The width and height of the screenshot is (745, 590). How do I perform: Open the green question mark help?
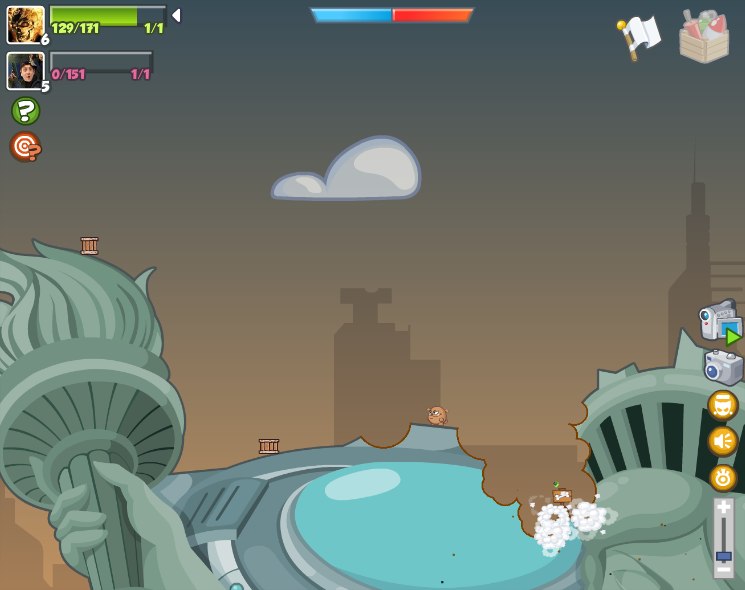(x=25, y=110)
